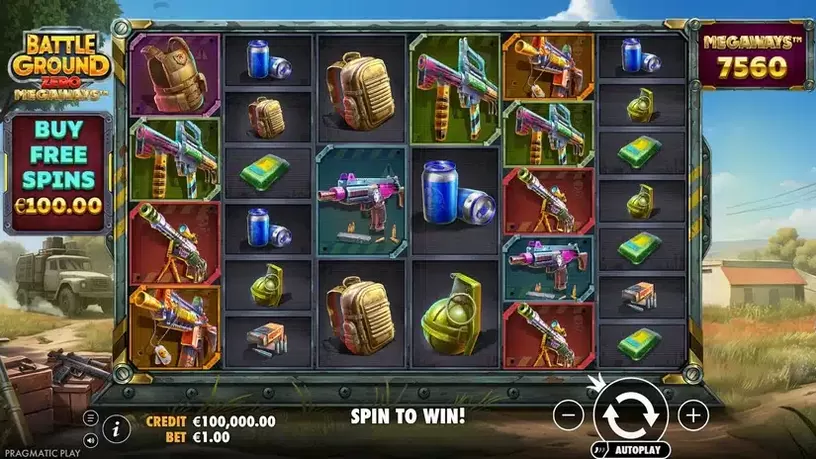The height and width of the screenshot is (459, 816).
Task: Decrease the bet with the minus button
Action: click(567, 413)
